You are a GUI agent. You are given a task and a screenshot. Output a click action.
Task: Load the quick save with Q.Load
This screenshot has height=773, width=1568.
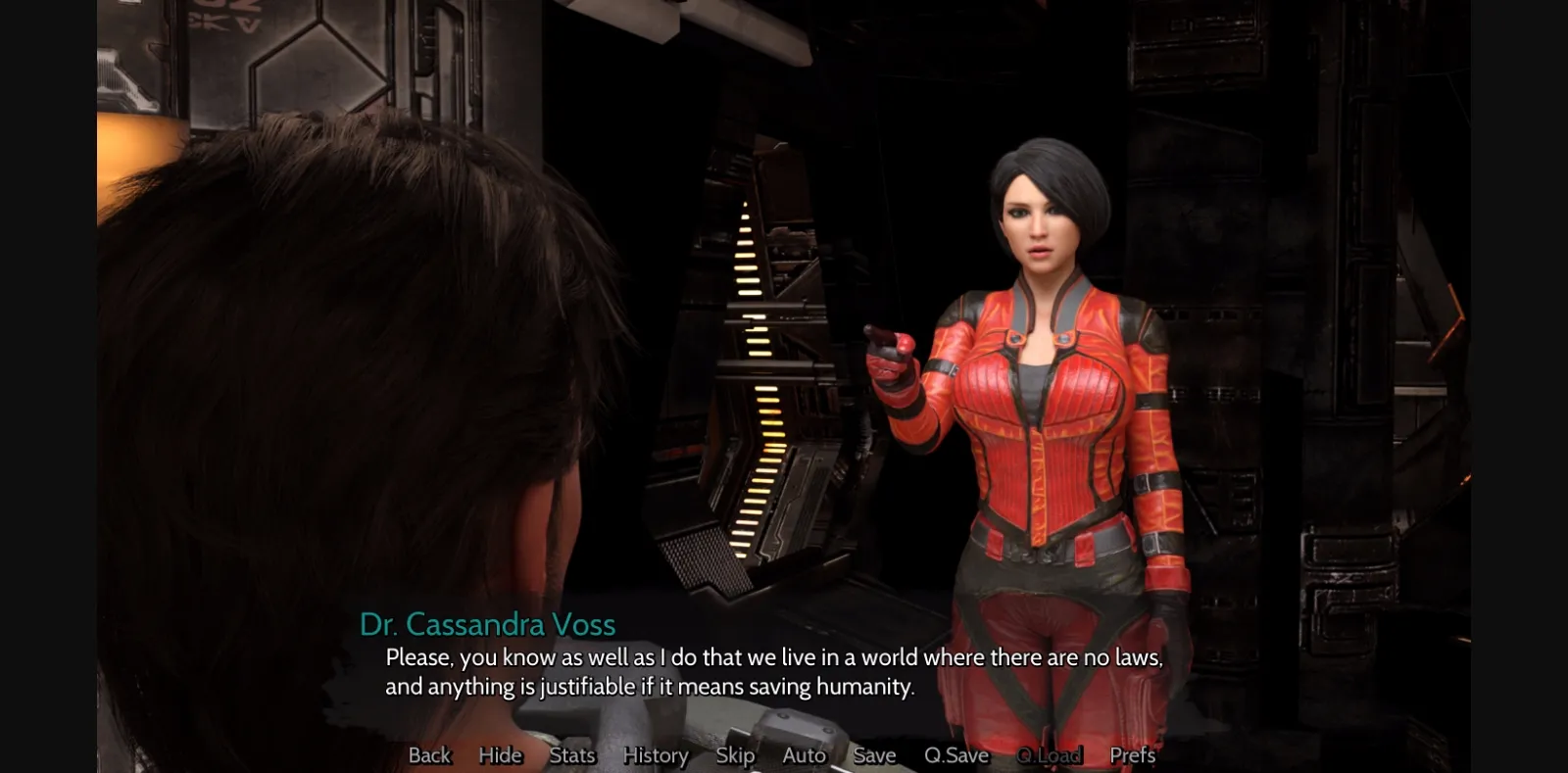[1048, 755]
